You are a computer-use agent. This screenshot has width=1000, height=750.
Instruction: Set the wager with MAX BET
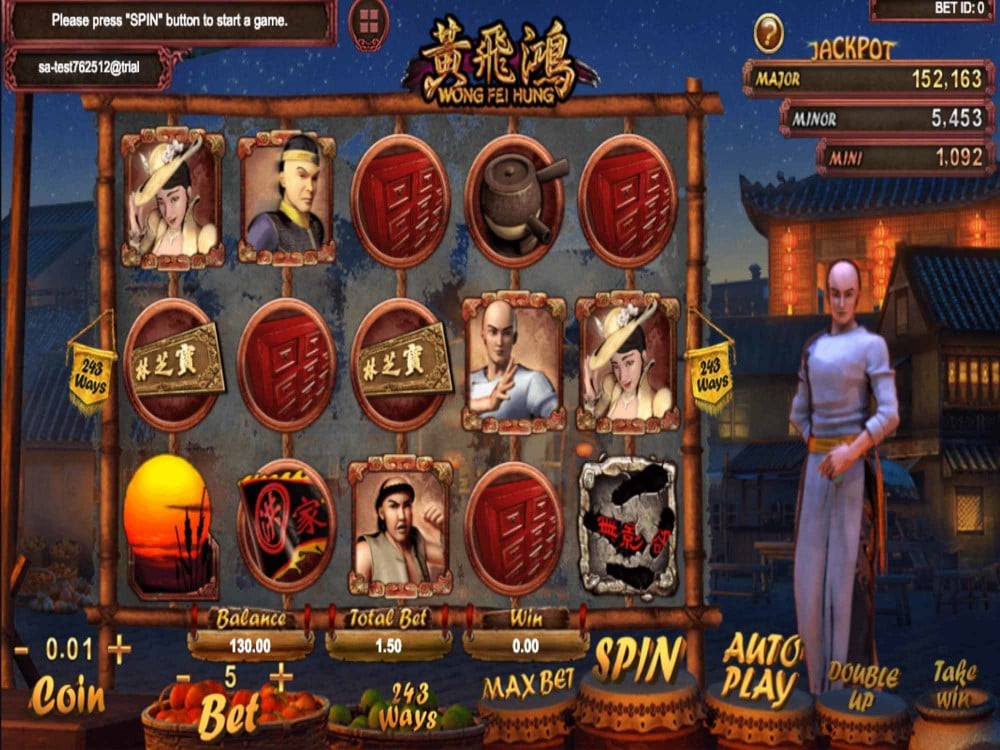pos(528,686)
